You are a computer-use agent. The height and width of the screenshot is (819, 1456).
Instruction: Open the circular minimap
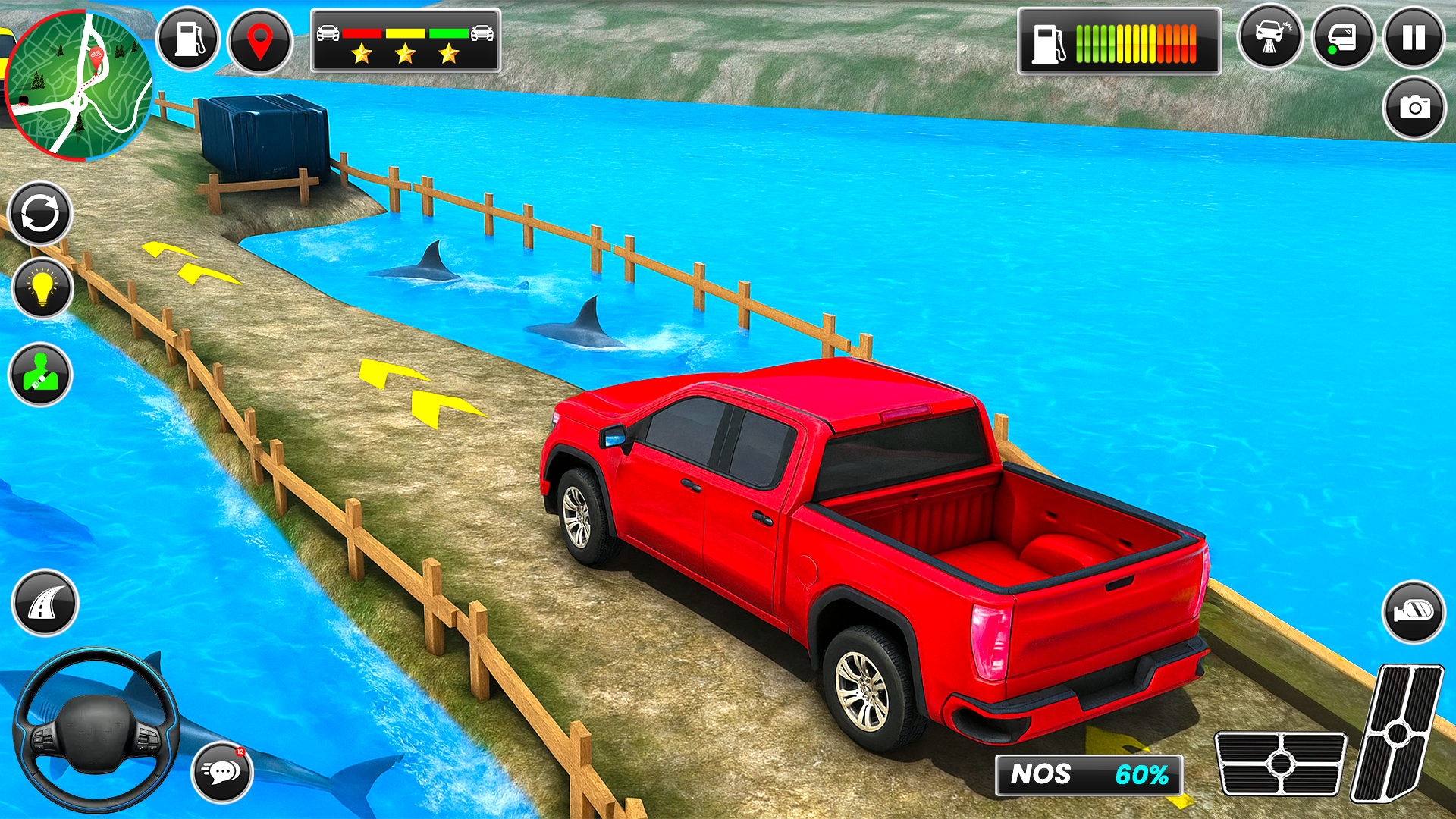tap(78, 85)
